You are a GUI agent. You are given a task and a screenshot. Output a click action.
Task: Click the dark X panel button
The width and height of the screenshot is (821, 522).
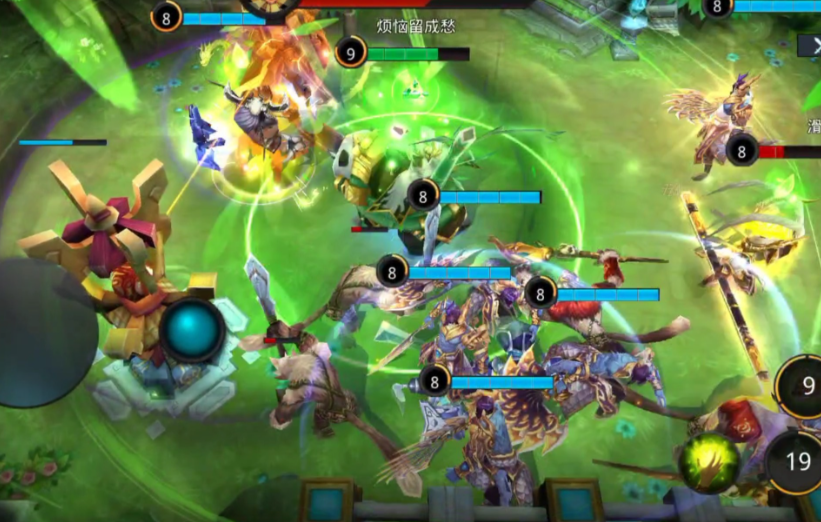point(810,45)
